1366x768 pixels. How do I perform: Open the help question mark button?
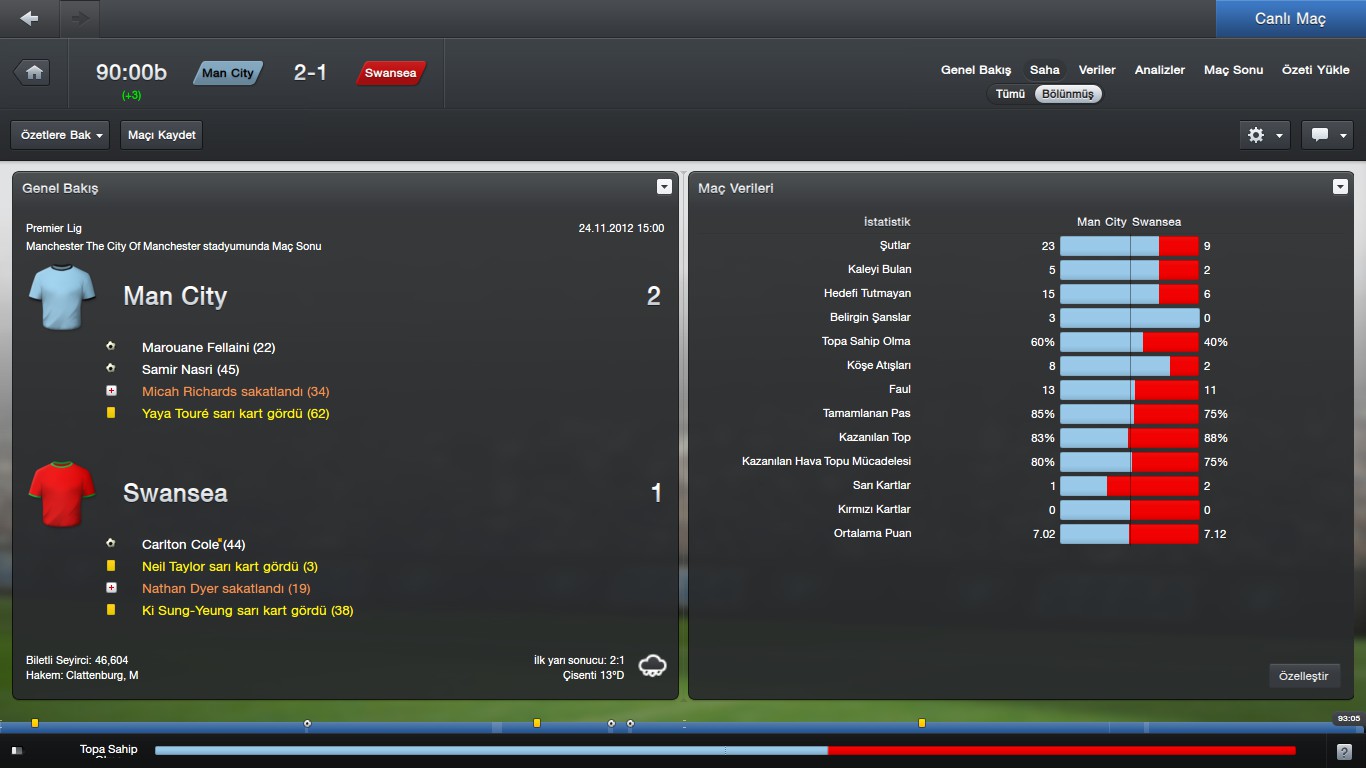(x=1344, y=751)
